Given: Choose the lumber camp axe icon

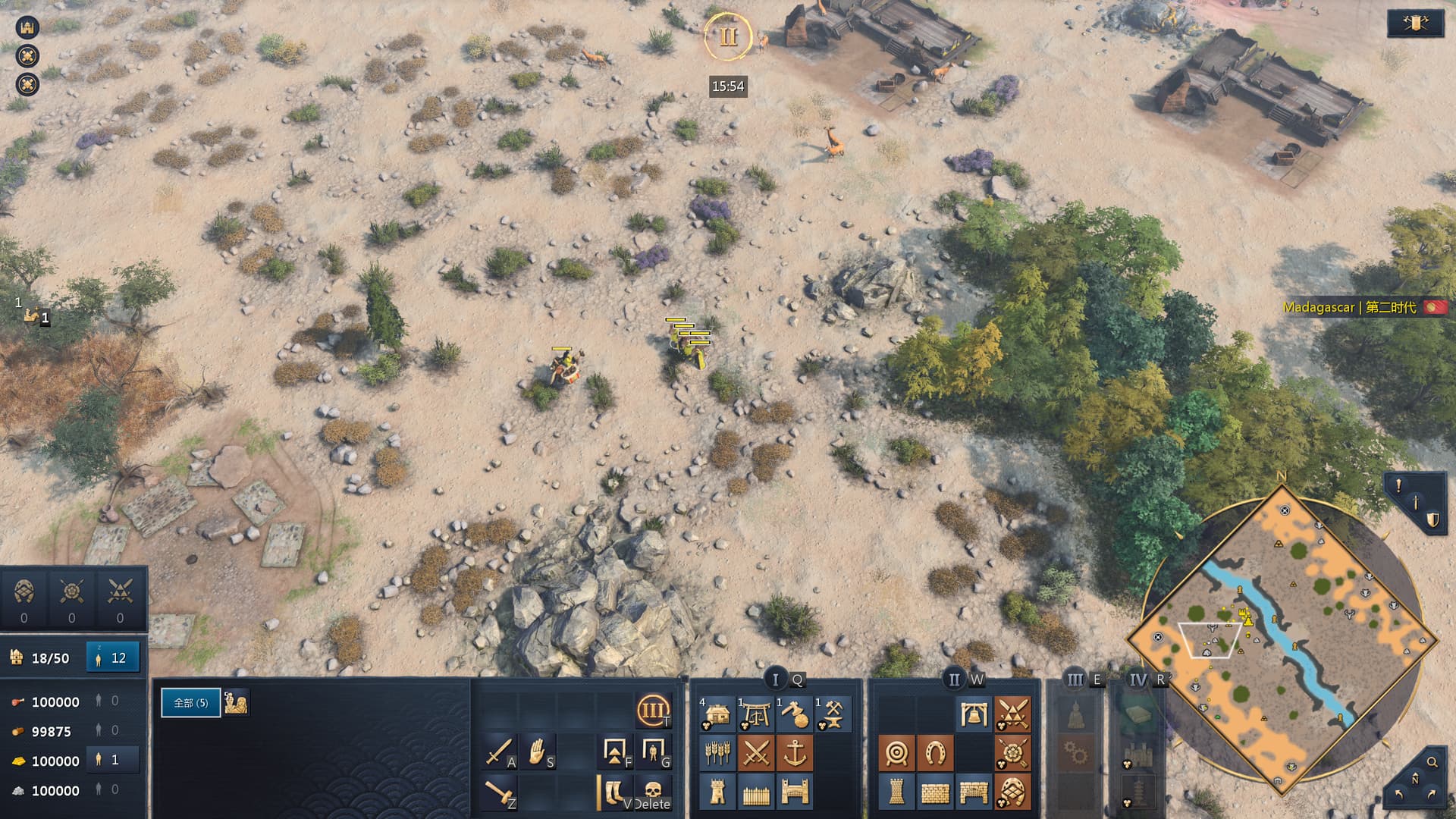Looking at the screenshot, I should 794,714.
